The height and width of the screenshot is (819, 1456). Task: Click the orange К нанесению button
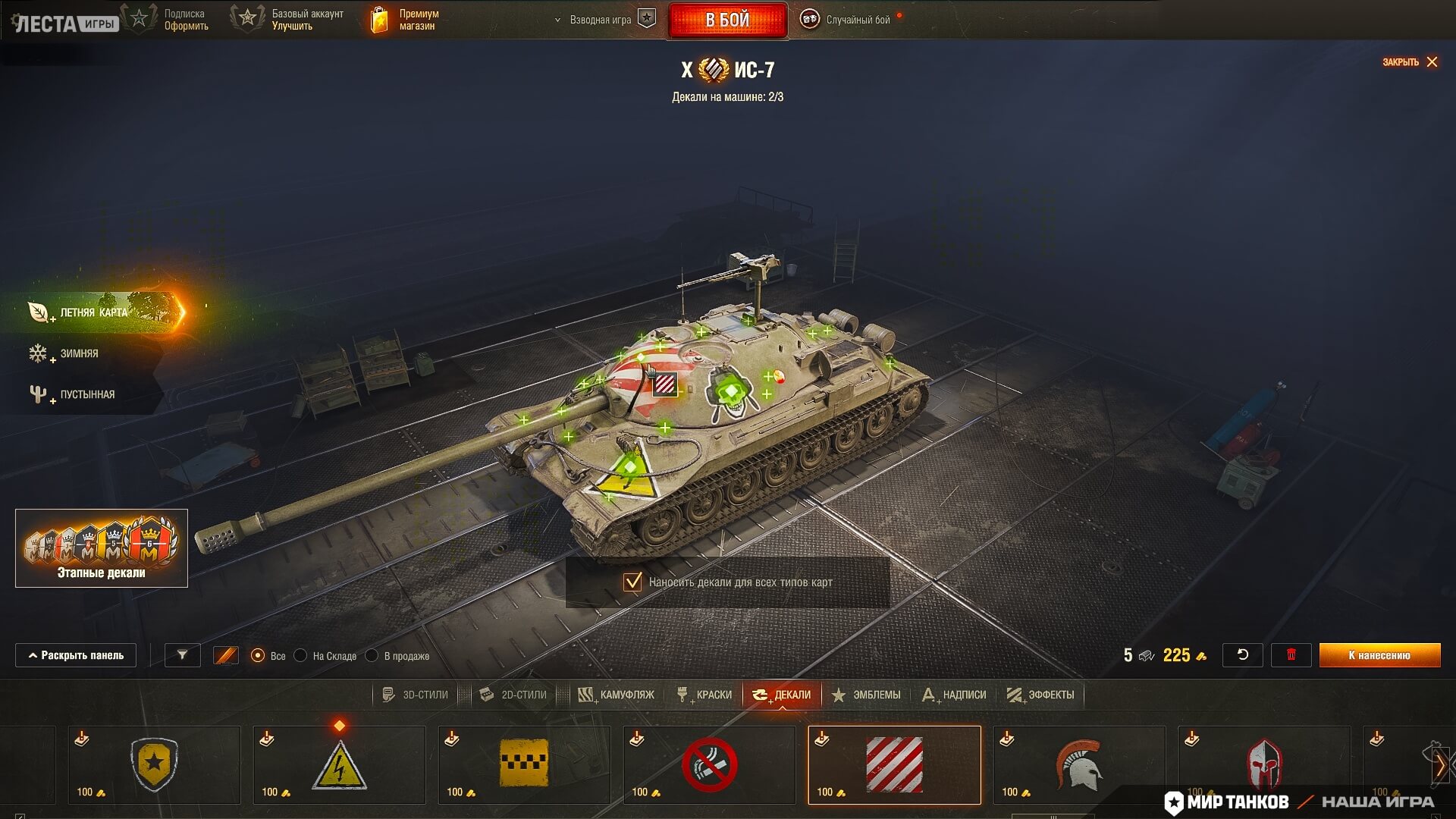[x=1379, y=655]
